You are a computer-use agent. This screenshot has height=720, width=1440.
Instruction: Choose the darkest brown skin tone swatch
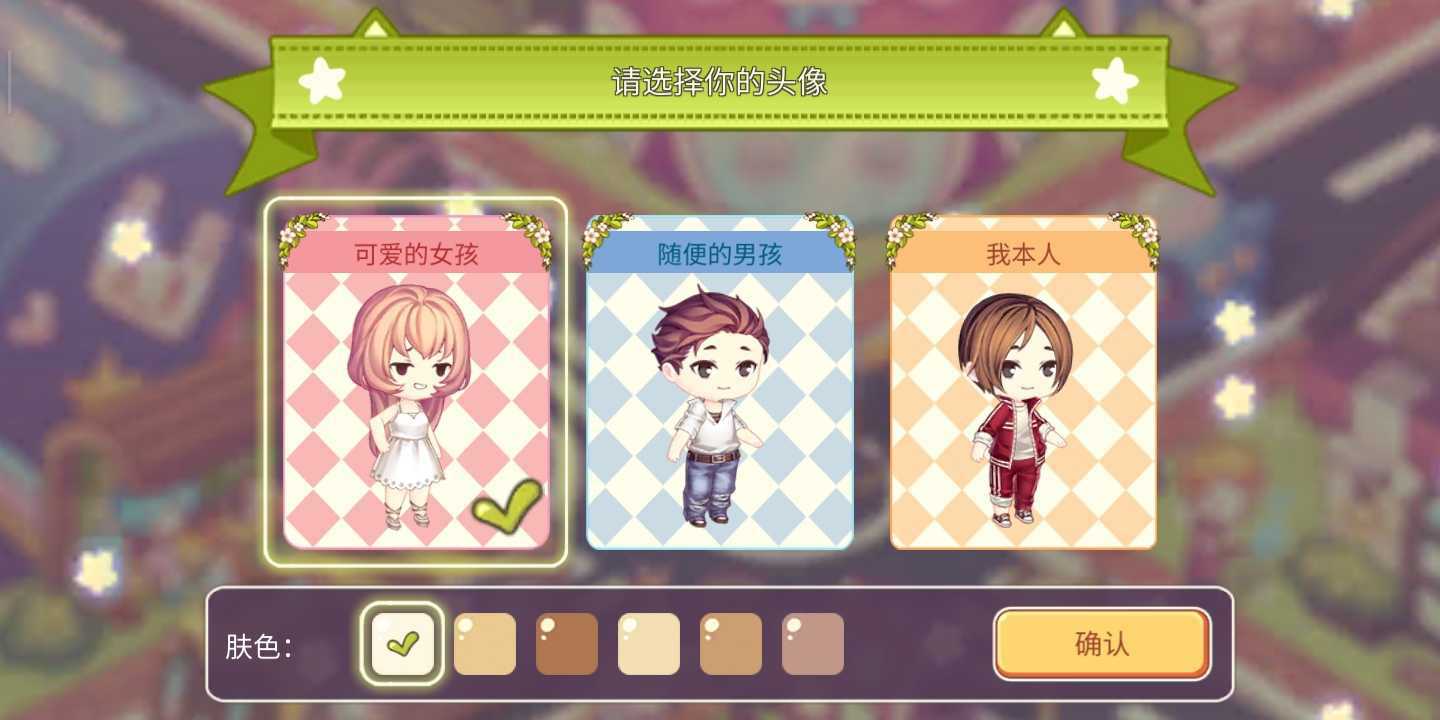566,644
